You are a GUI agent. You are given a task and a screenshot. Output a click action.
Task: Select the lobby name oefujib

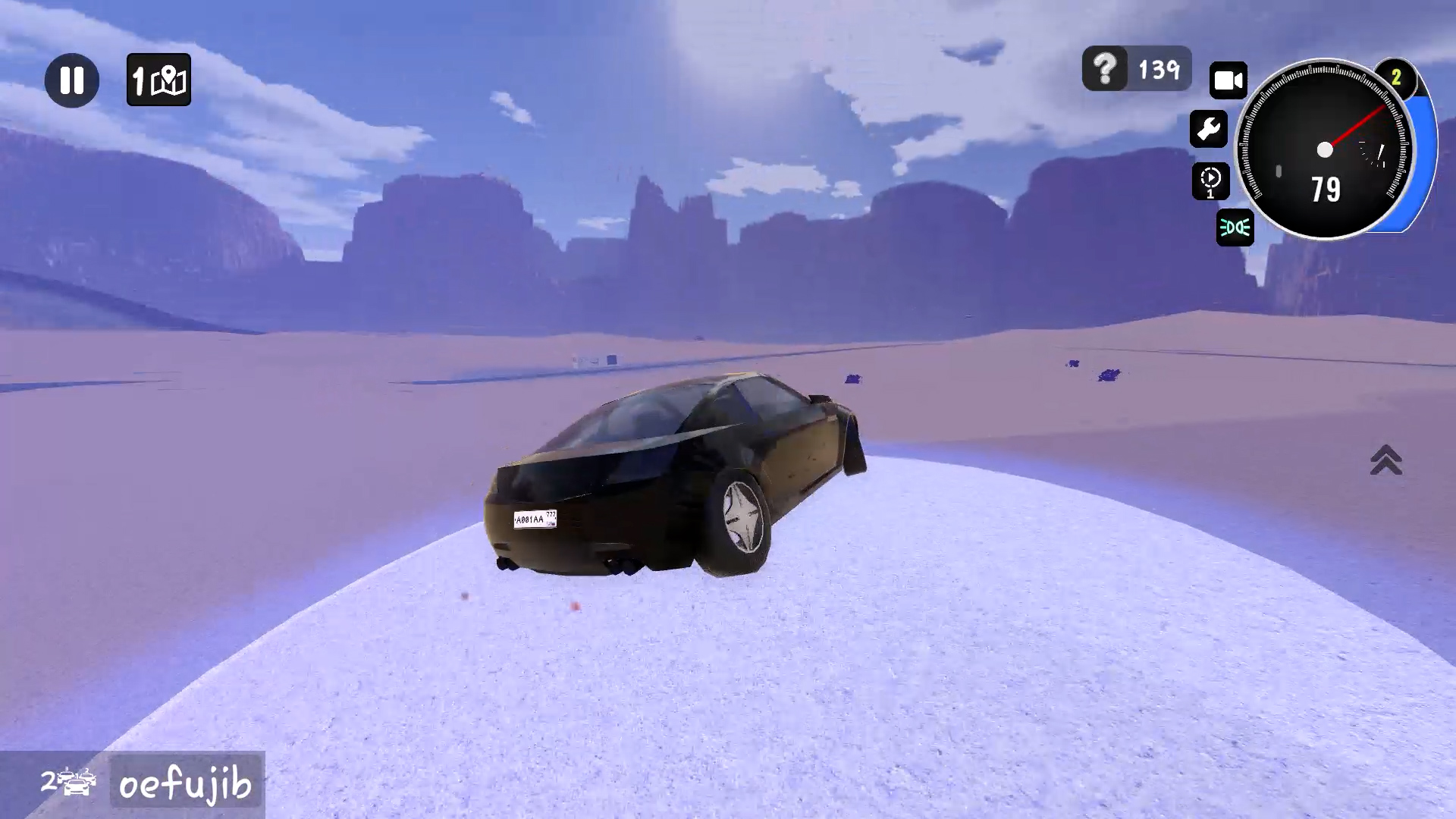point(184,783)
